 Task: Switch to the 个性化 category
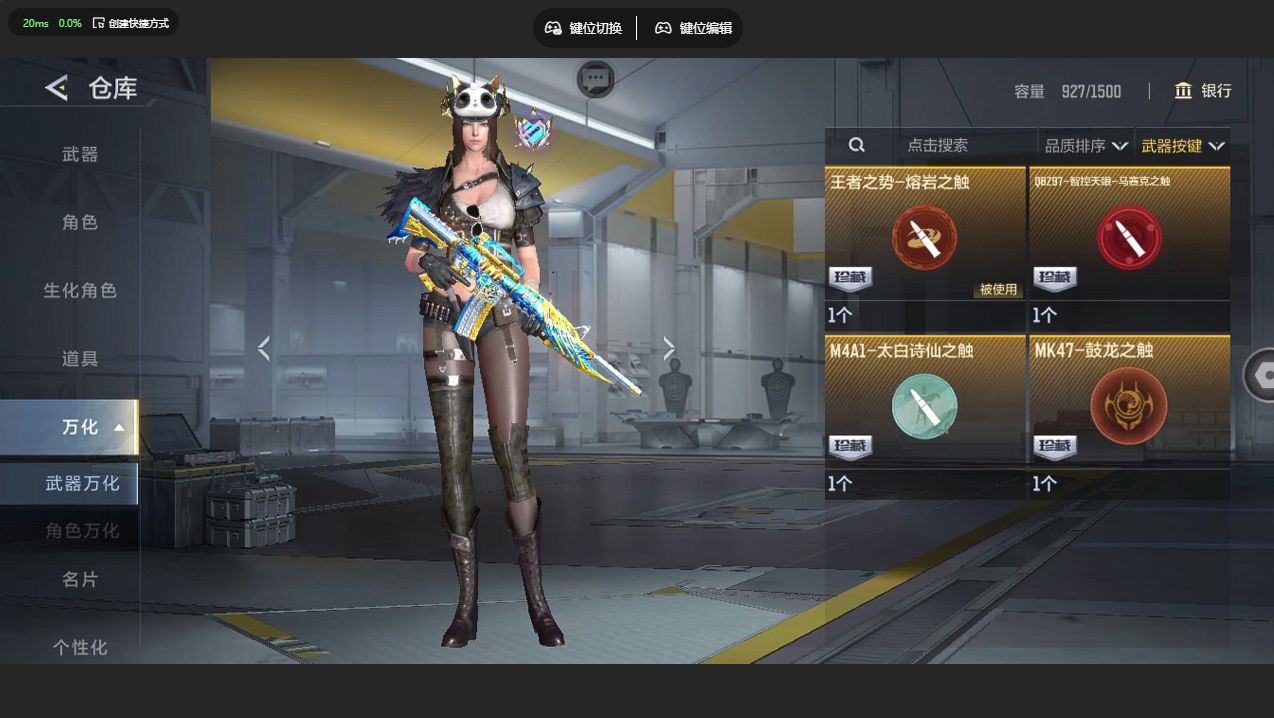coord(80,647)
